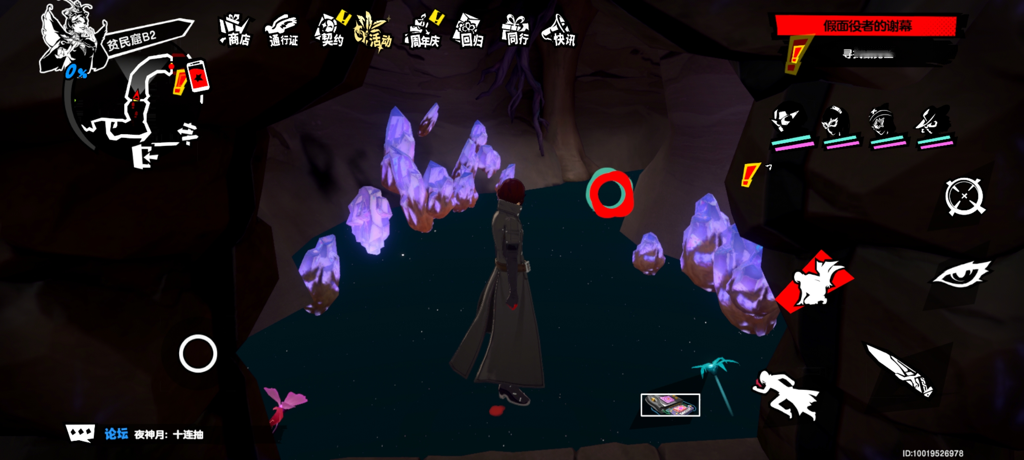Screen dimensions: 1024x460
Task: Activate the crosshair aim button
Action: (964, 195)
